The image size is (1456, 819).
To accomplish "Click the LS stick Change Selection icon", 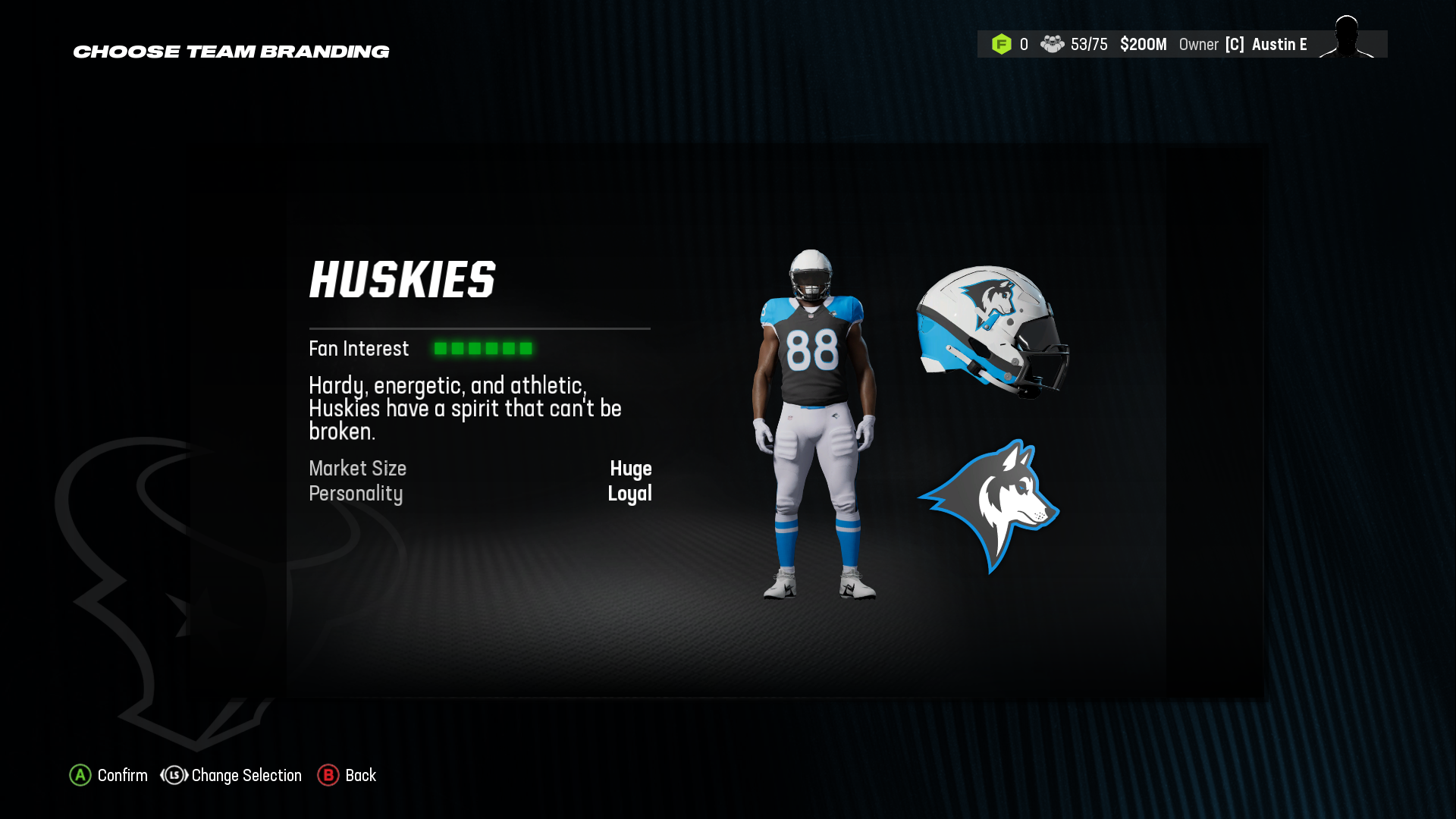I will pos(173,775).
